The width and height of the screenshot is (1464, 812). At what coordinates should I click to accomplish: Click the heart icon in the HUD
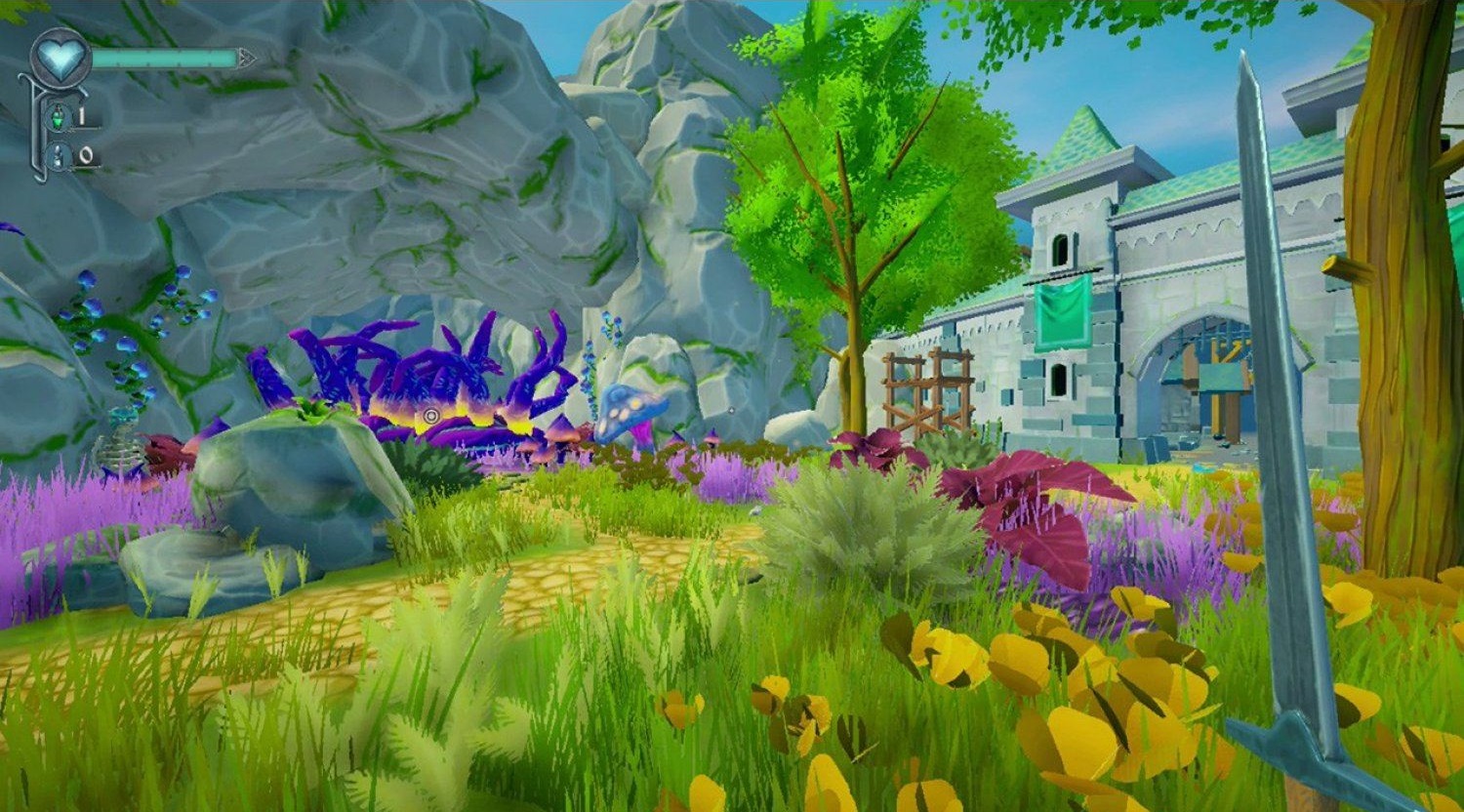(x=61, y=59)
